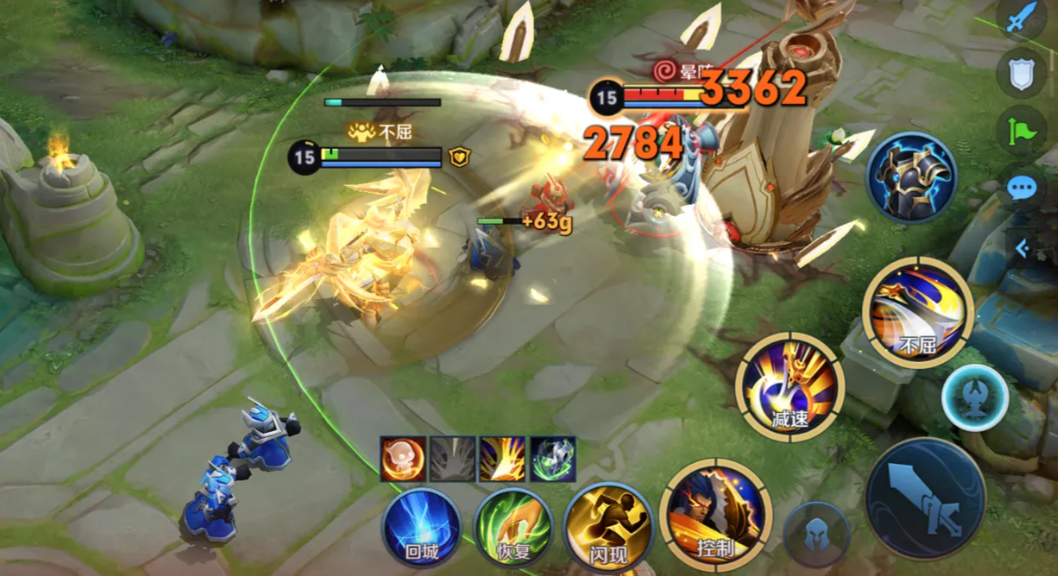Activate the 回城 recall spell
The image size is (1058, 576).
point(421,527)
